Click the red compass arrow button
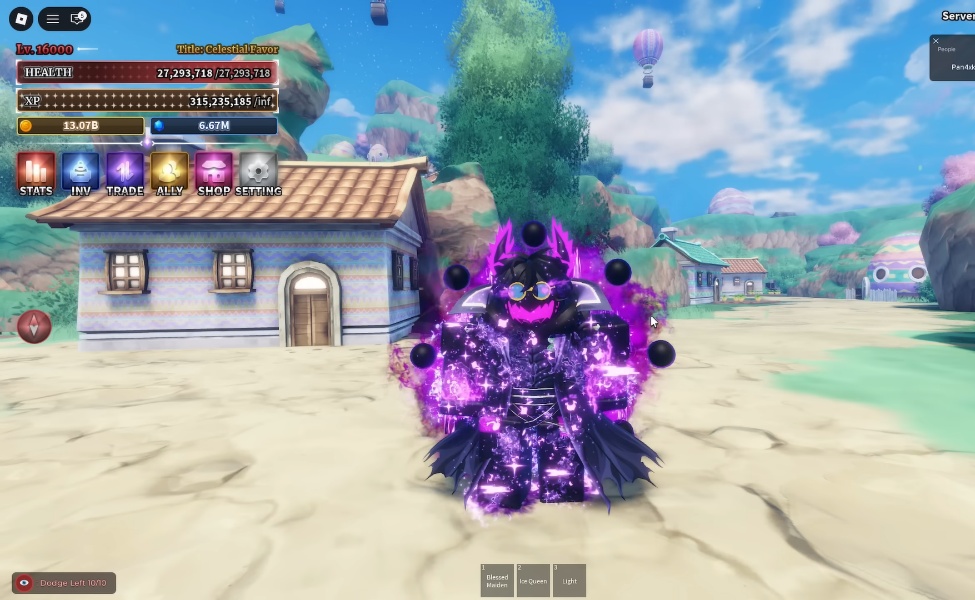Image resolution: width=975 pixels, height=600 pixels. click(34, 326)
